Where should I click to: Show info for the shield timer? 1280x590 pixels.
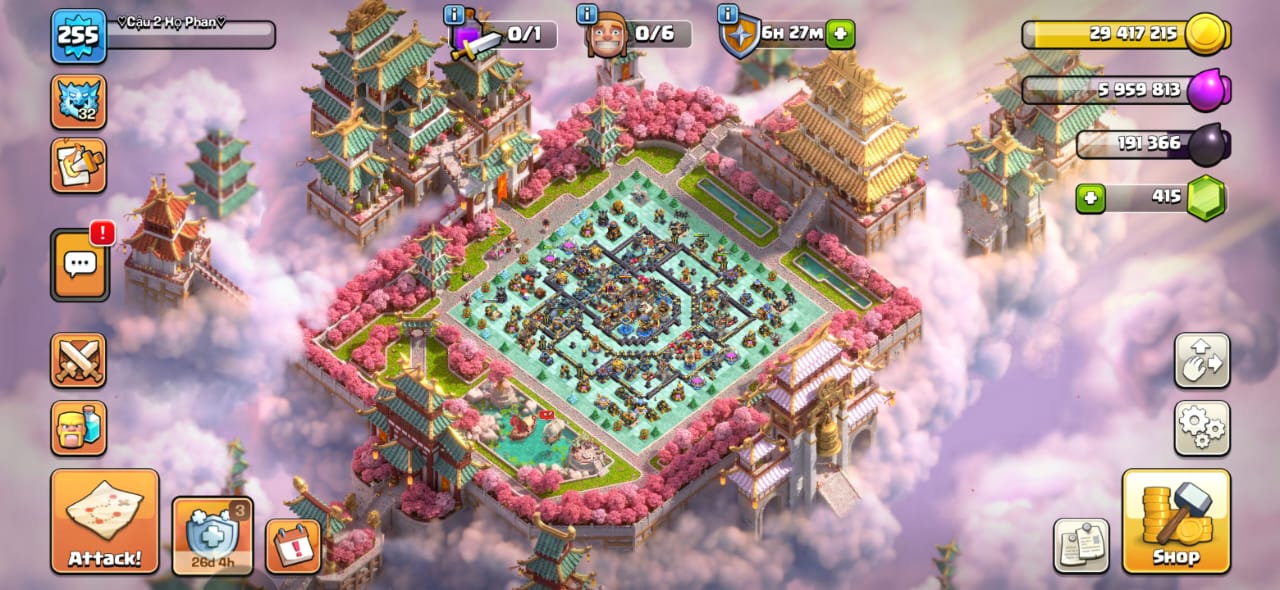pyautogui.click(x=729, y=15)
